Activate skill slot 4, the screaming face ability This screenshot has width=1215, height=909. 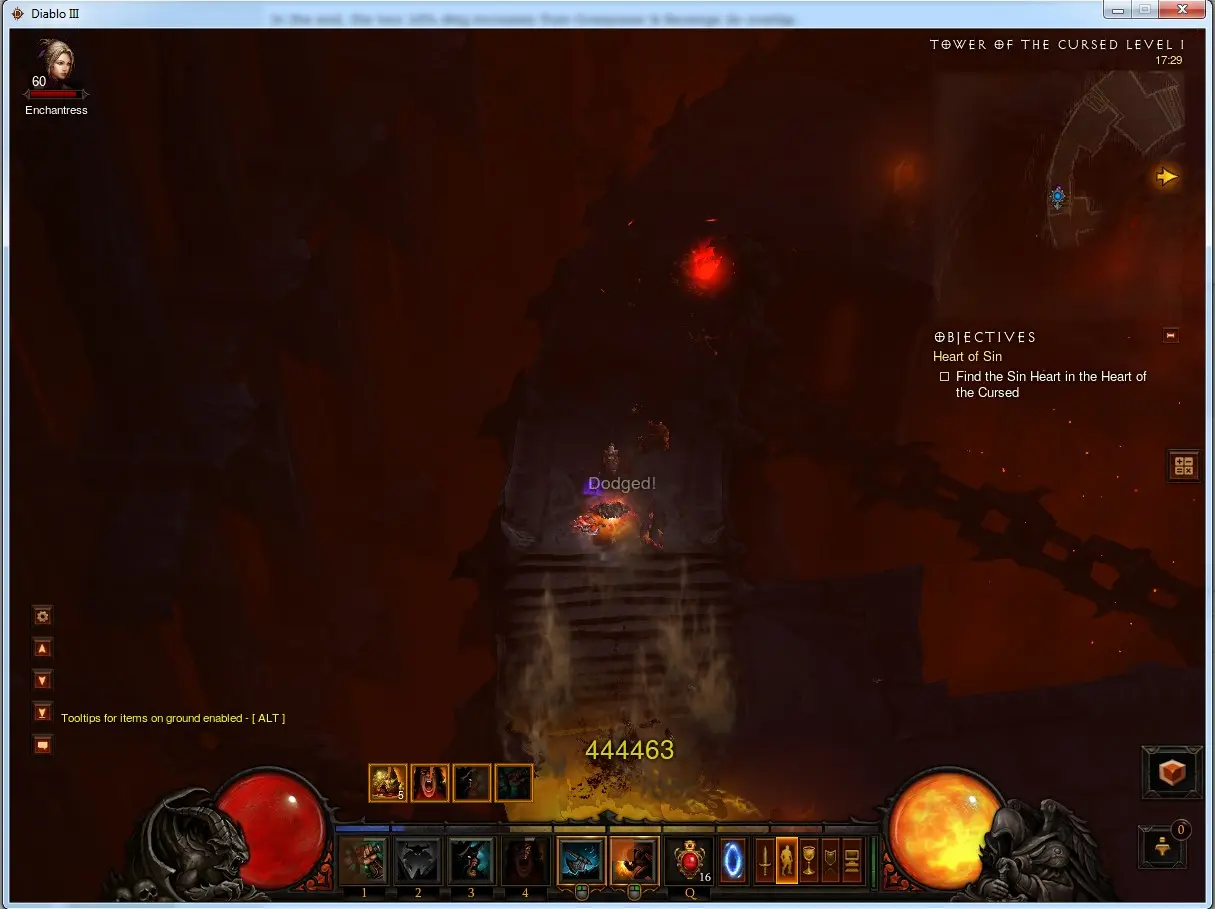525,861
